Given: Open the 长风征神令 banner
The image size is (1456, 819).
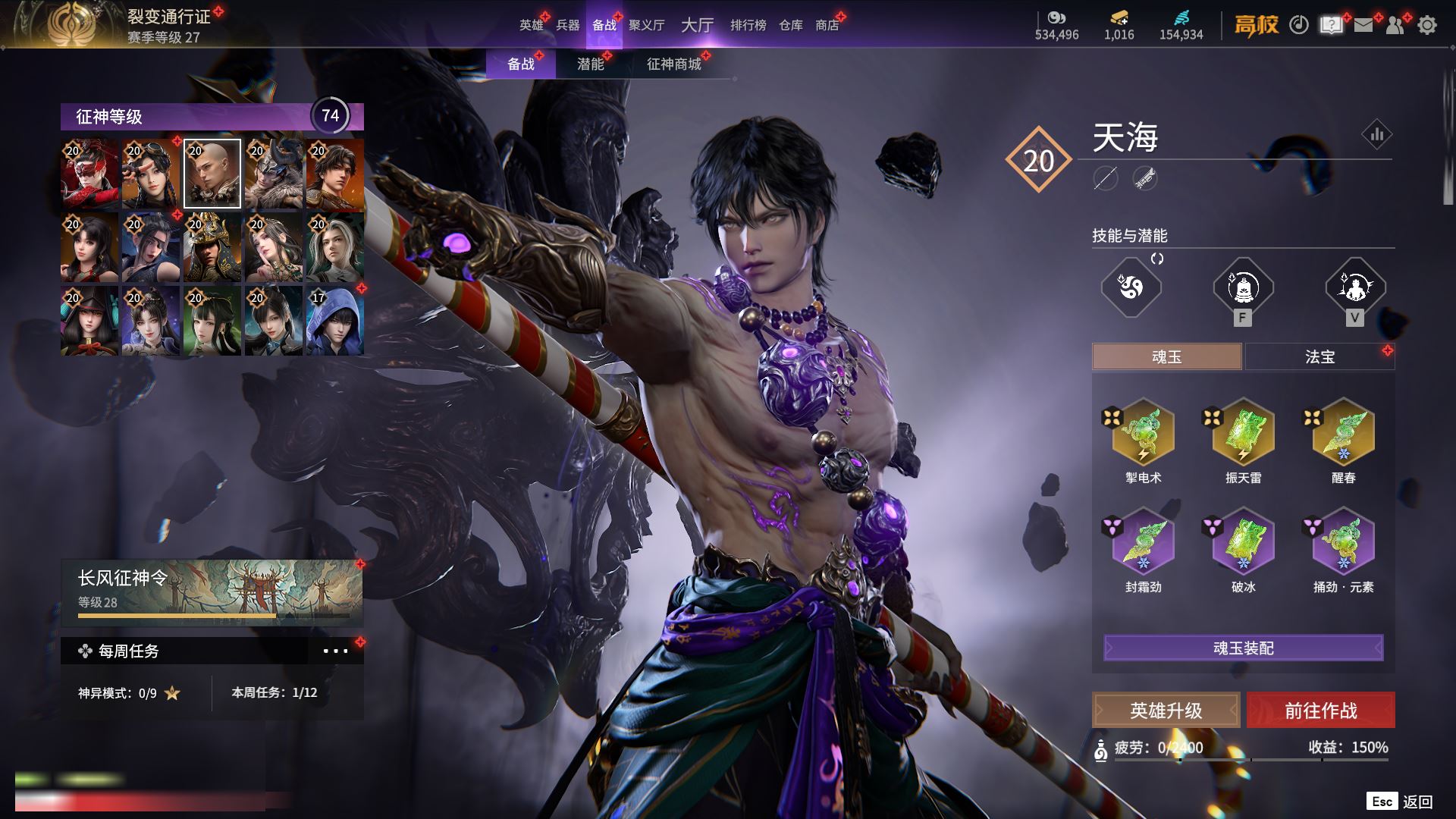Looking at the screenshot, I should 212,591.
